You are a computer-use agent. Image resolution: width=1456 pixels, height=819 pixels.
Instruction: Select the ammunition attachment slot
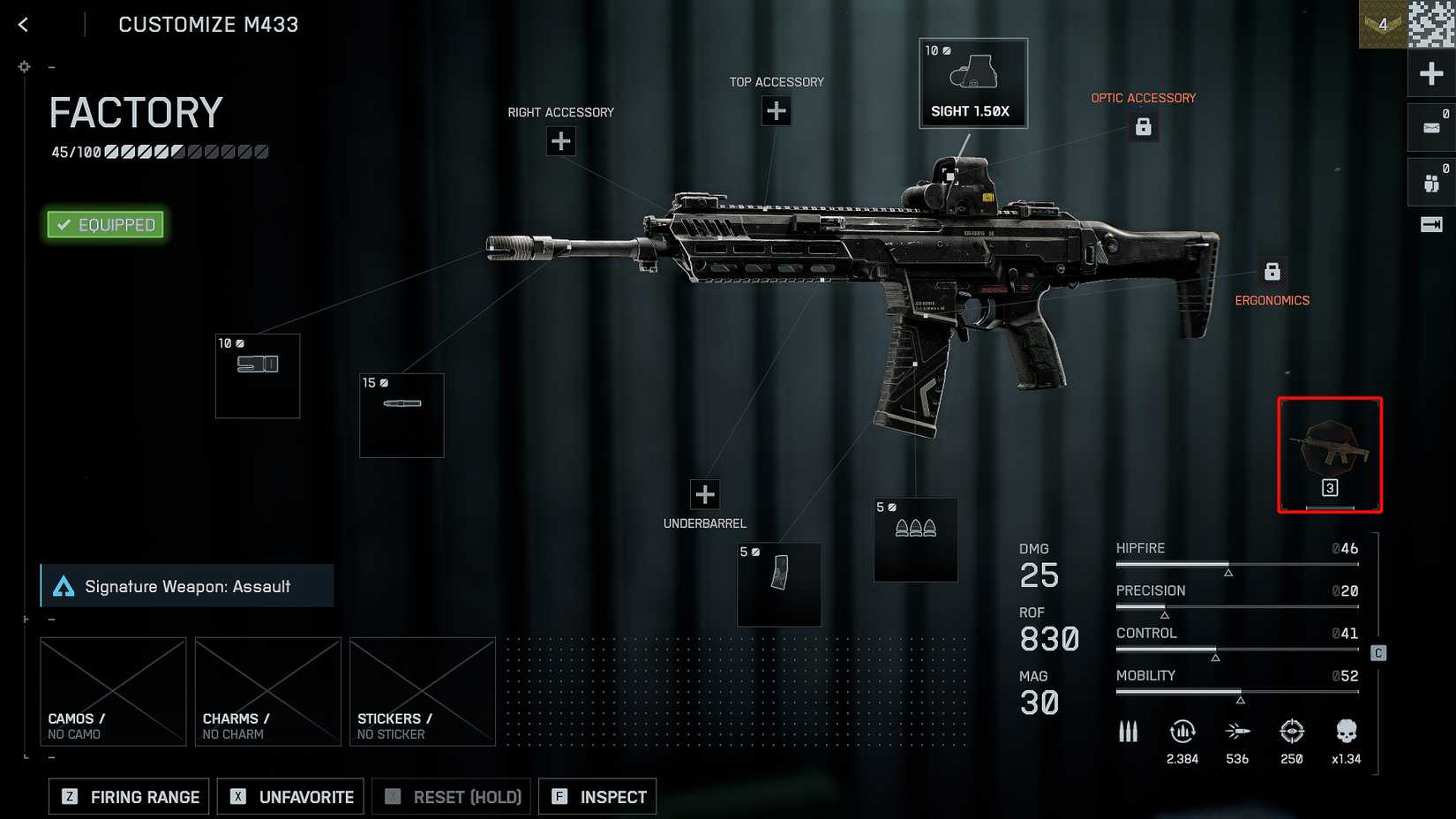tap(915, 540)
